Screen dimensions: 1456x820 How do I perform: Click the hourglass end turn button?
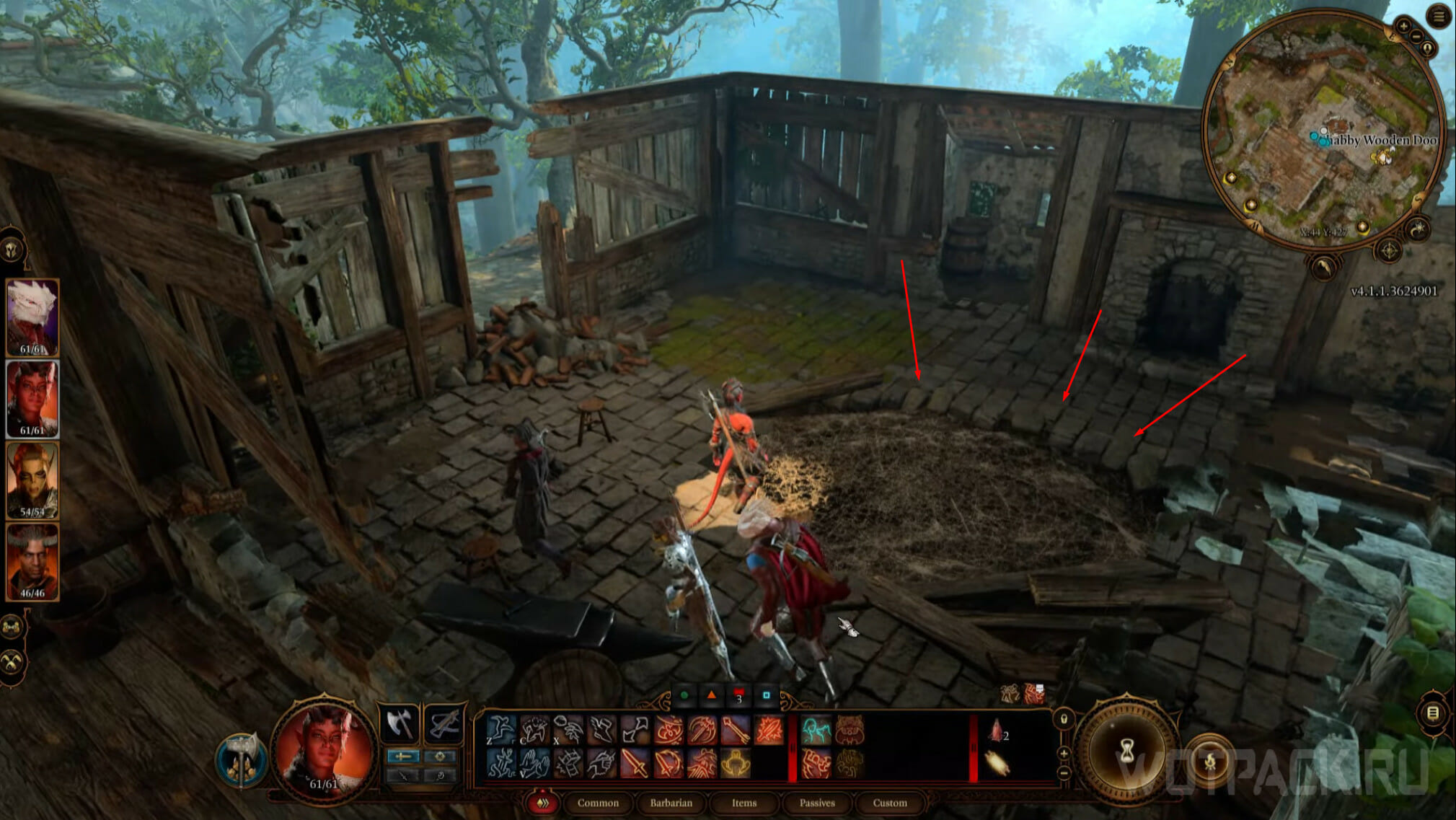pos(1126,753)
